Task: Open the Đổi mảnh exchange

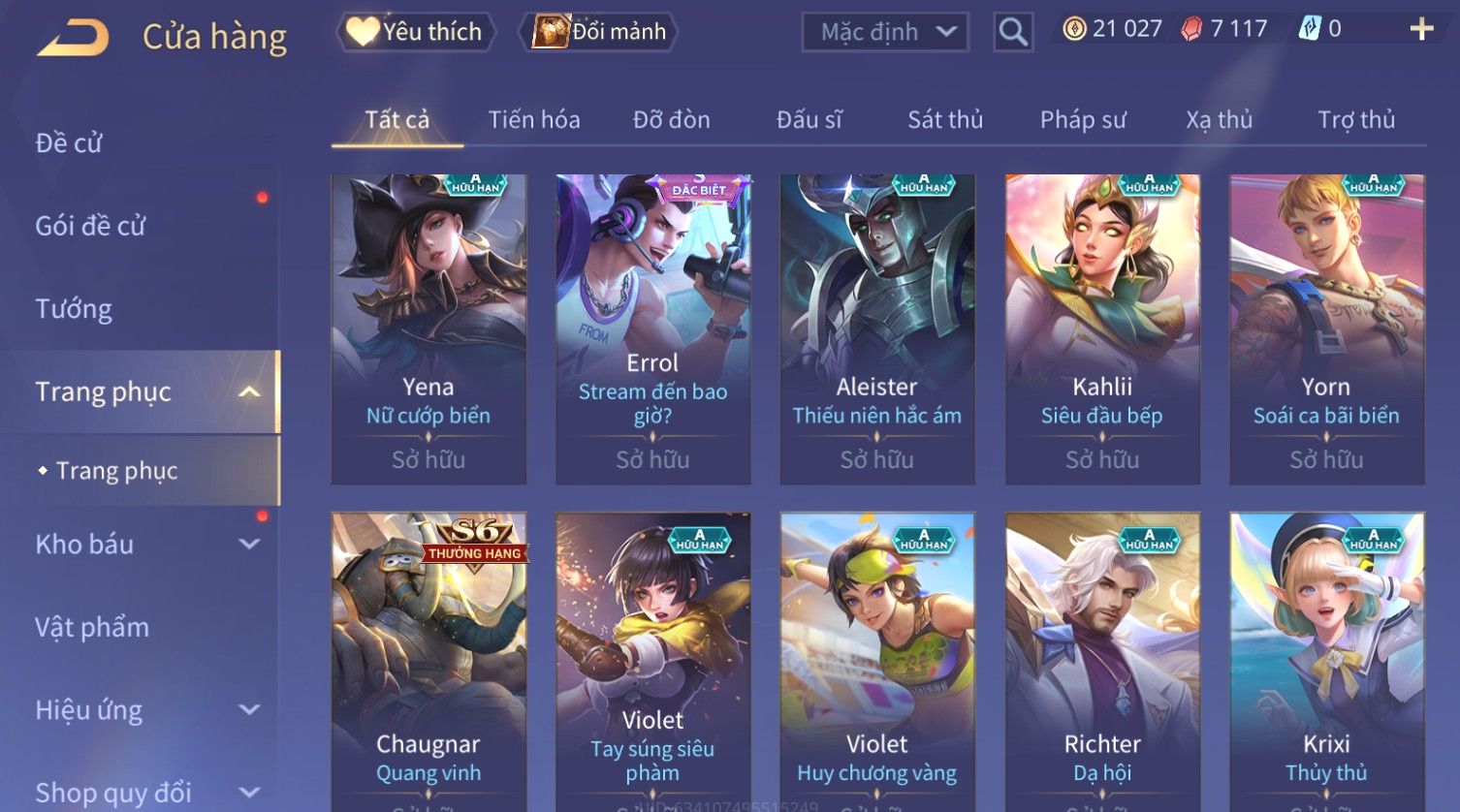Action: [x=601, y=32]
